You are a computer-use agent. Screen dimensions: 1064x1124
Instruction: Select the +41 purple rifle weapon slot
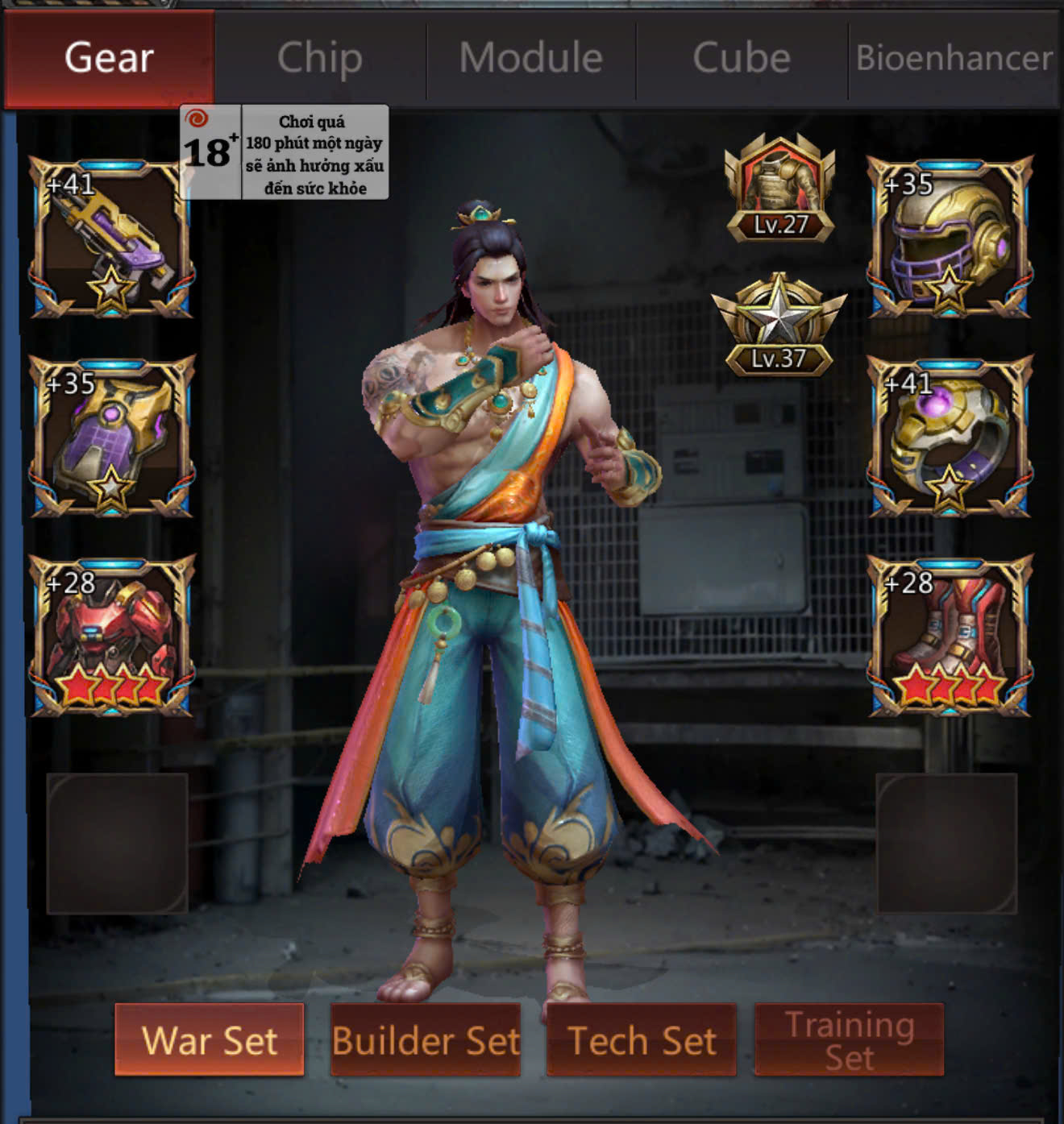click(x=111, y=238)
